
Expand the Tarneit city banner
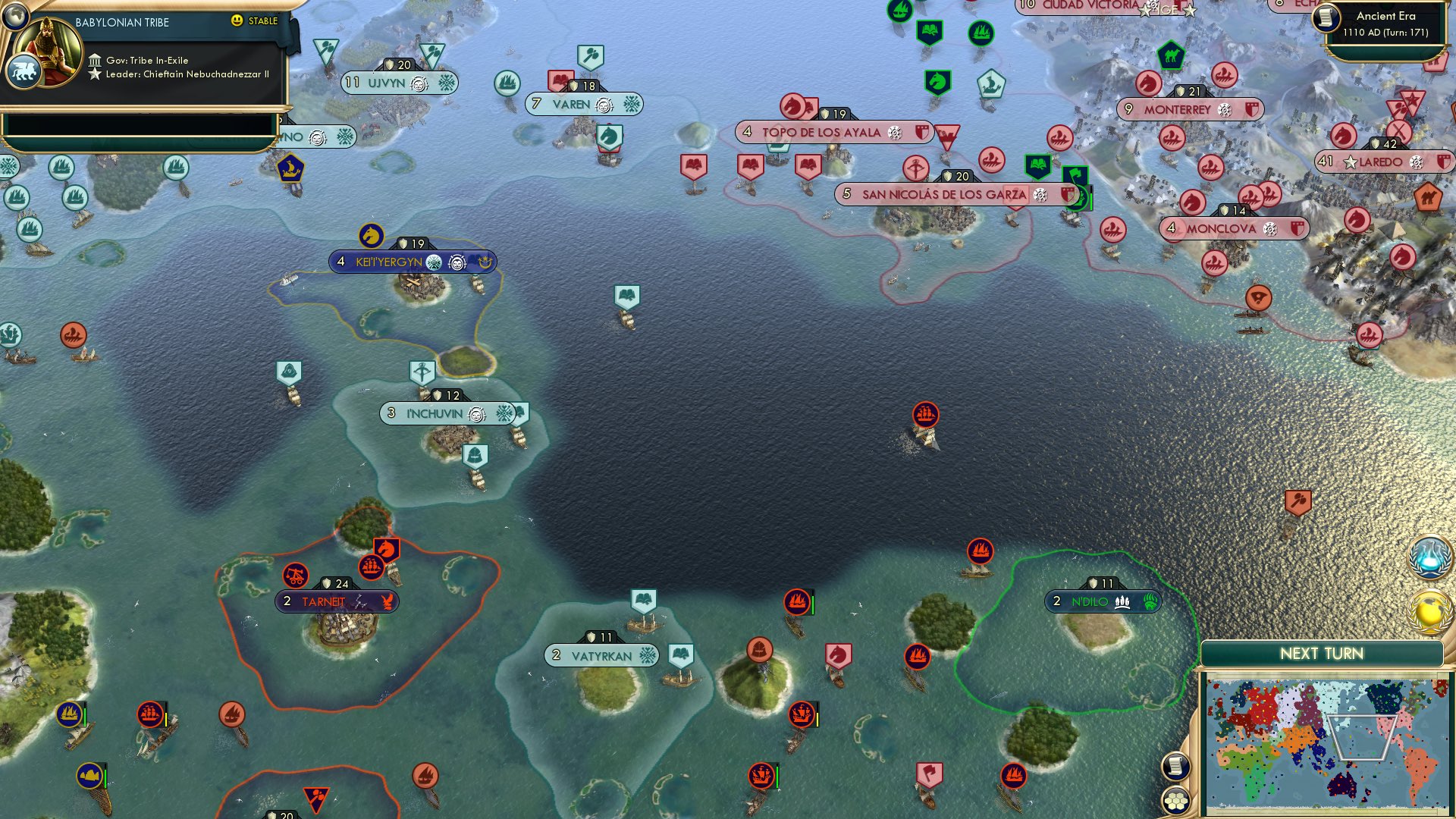click(326, 601)
